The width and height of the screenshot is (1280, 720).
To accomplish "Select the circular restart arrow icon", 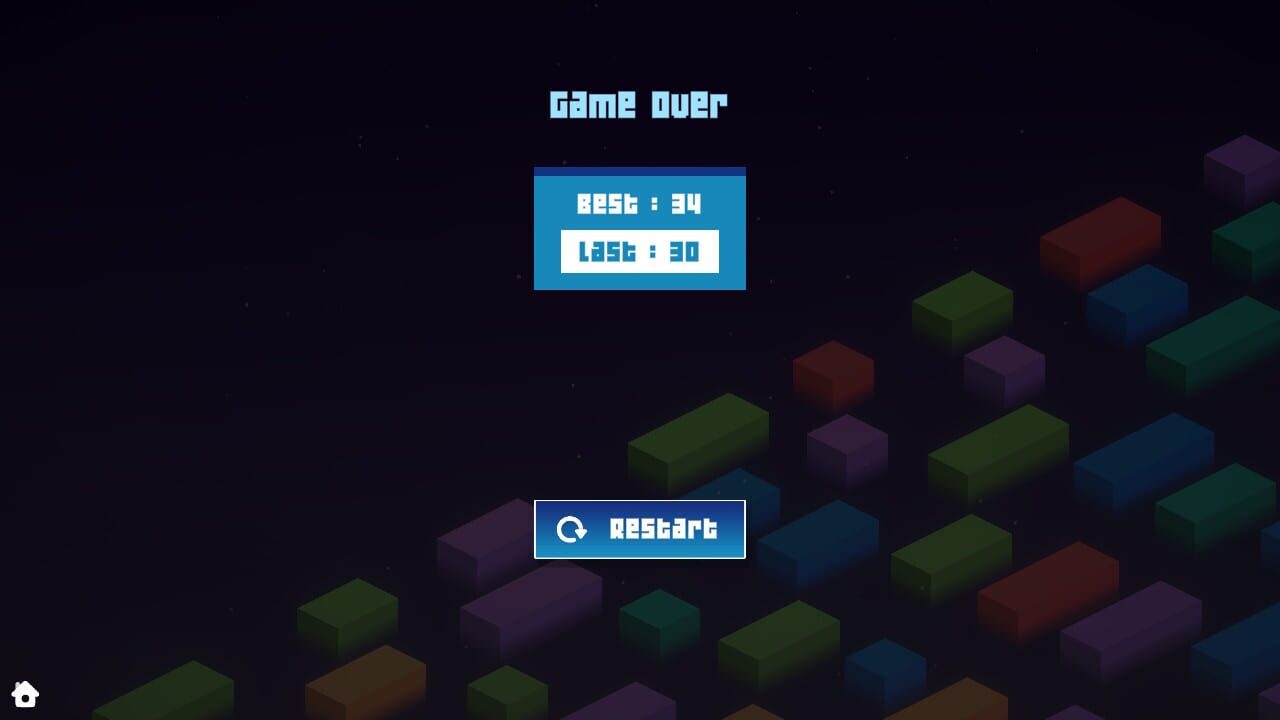I will (x=572, y=529).
